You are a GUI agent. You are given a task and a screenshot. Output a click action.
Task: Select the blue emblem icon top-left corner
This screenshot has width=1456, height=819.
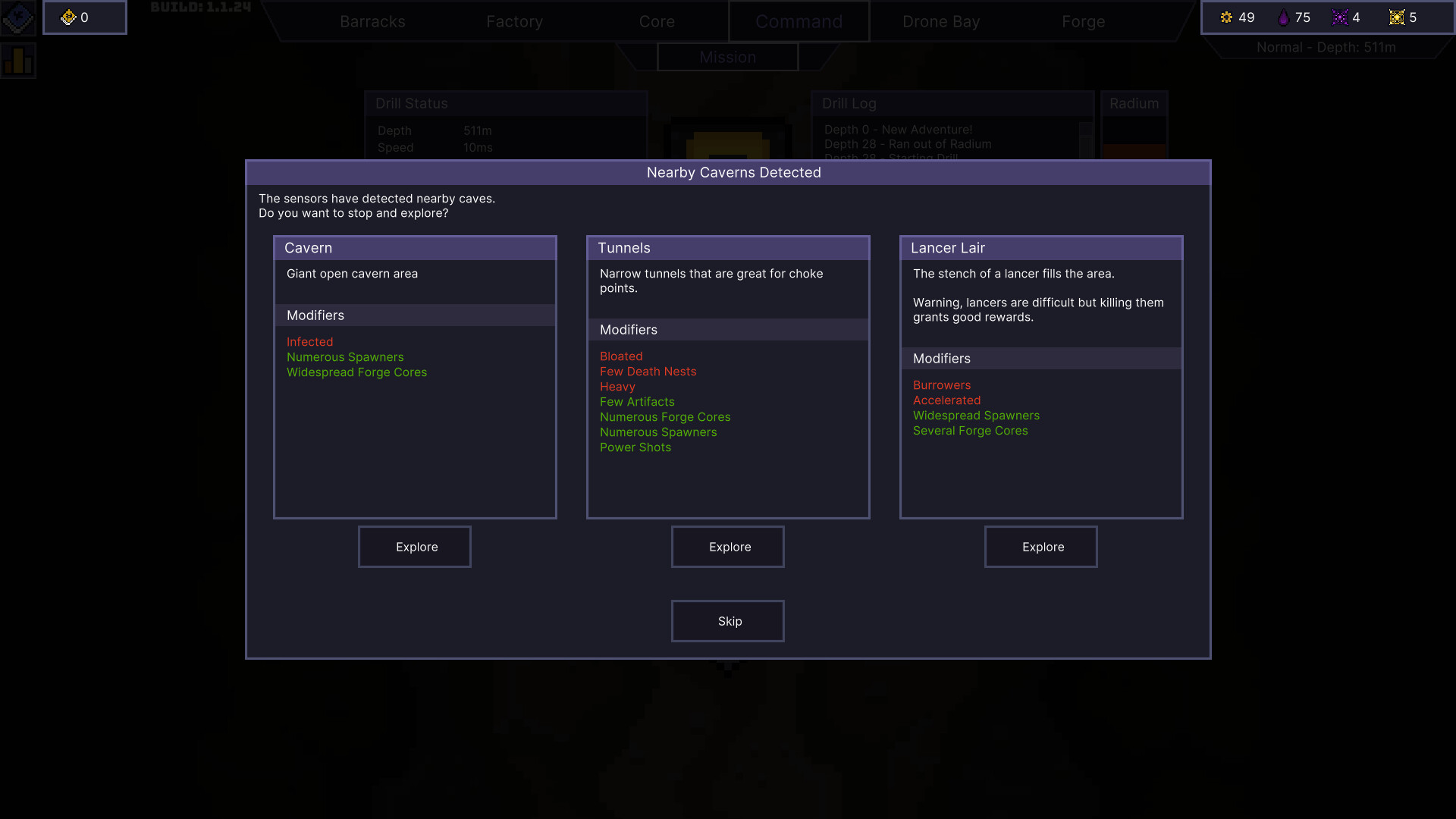[18, 17]
